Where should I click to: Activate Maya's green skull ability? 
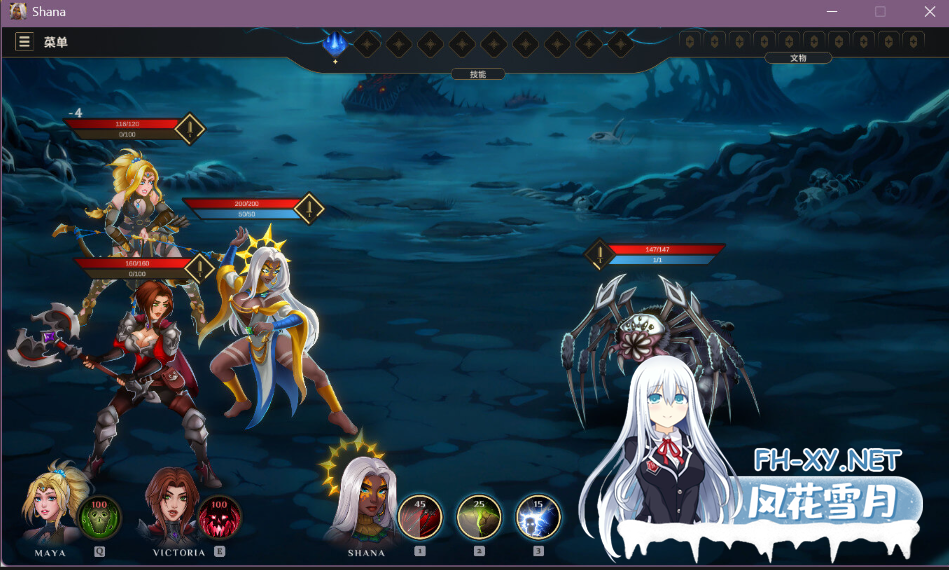pyautogui.click(x=99, y=517)
